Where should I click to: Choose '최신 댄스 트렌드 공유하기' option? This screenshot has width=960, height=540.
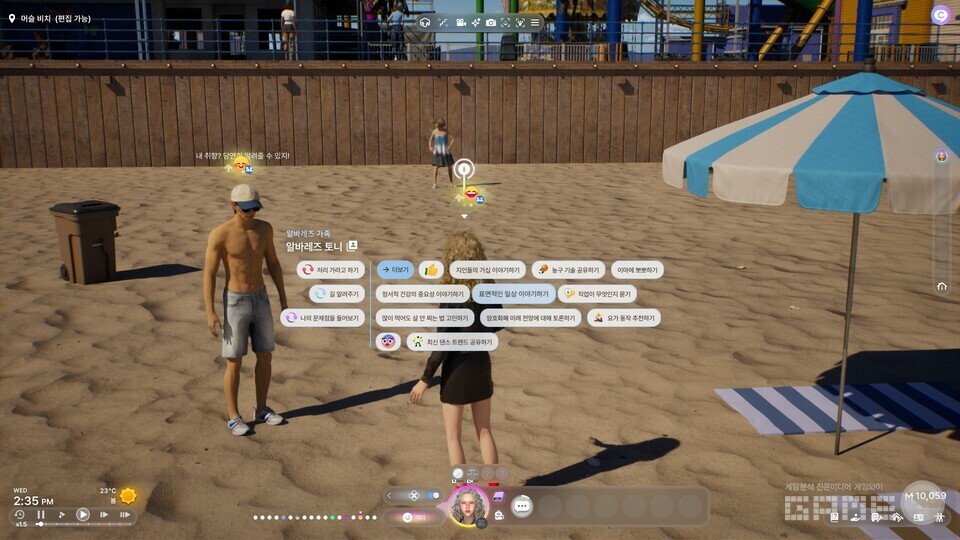451,342
